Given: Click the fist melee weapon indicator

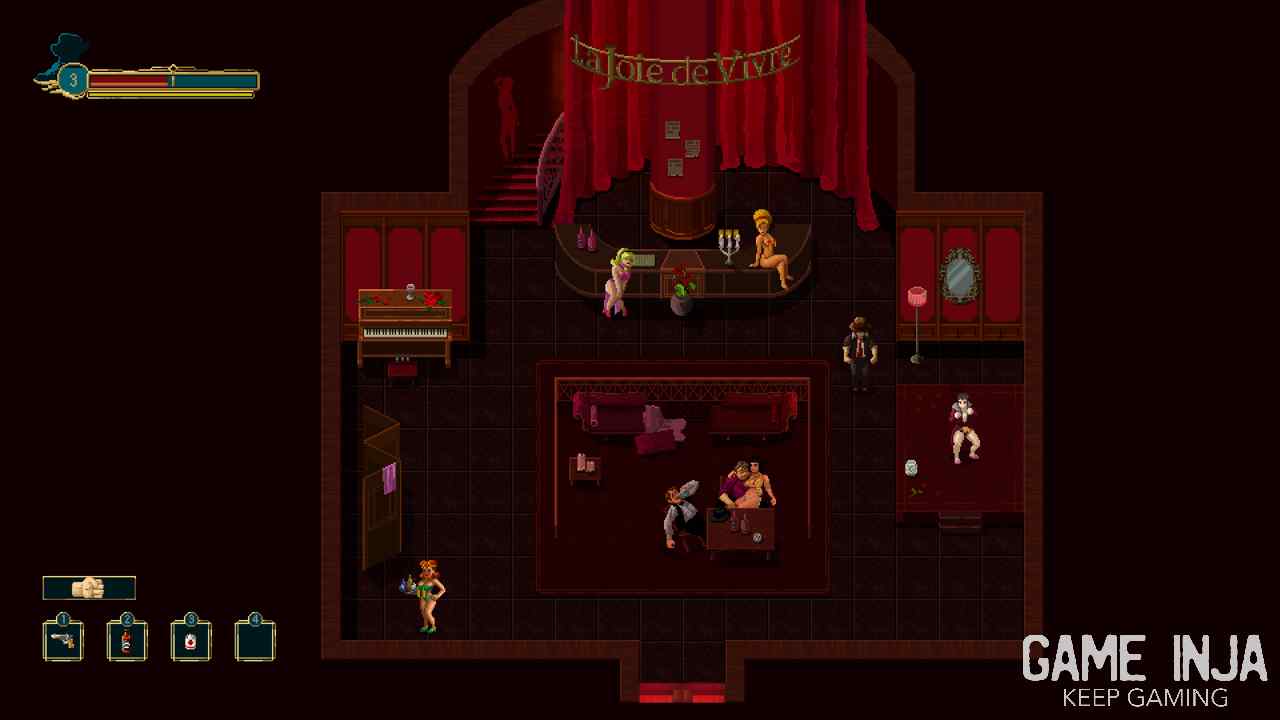Looking at the screenshot, I should [89, 588].
